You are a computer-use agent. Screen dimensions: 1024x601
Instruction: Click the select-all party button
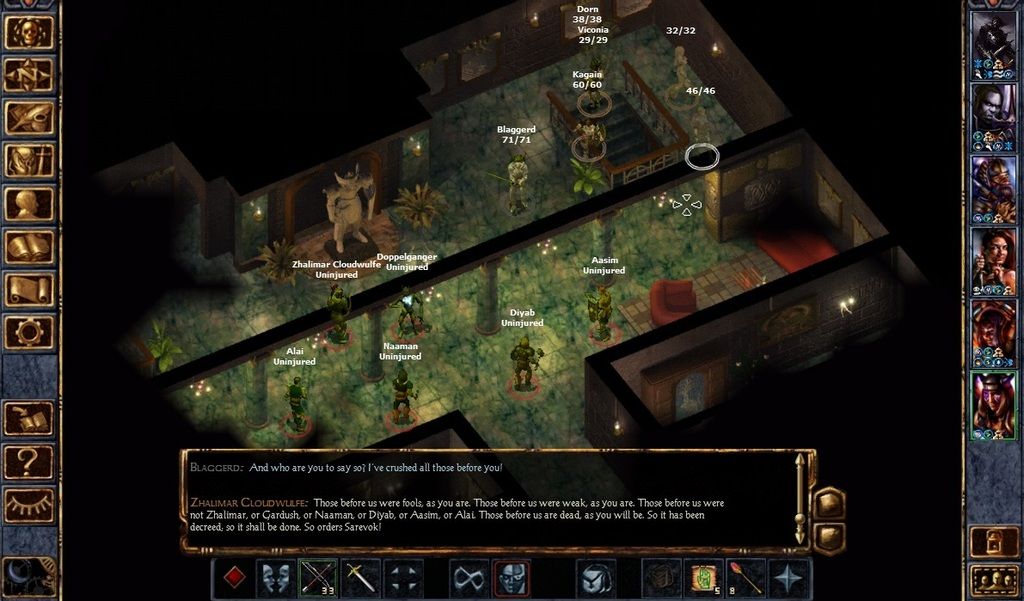(x=994, y=580)
